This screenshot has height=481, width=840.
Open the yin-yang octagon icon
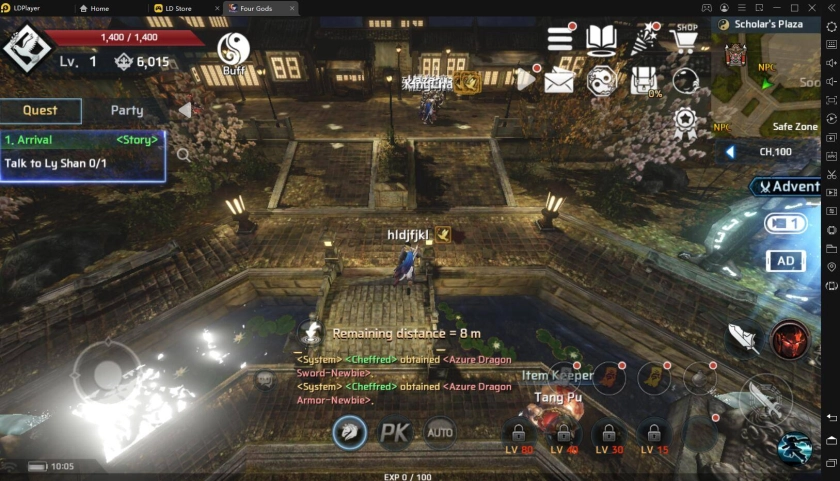601,81
